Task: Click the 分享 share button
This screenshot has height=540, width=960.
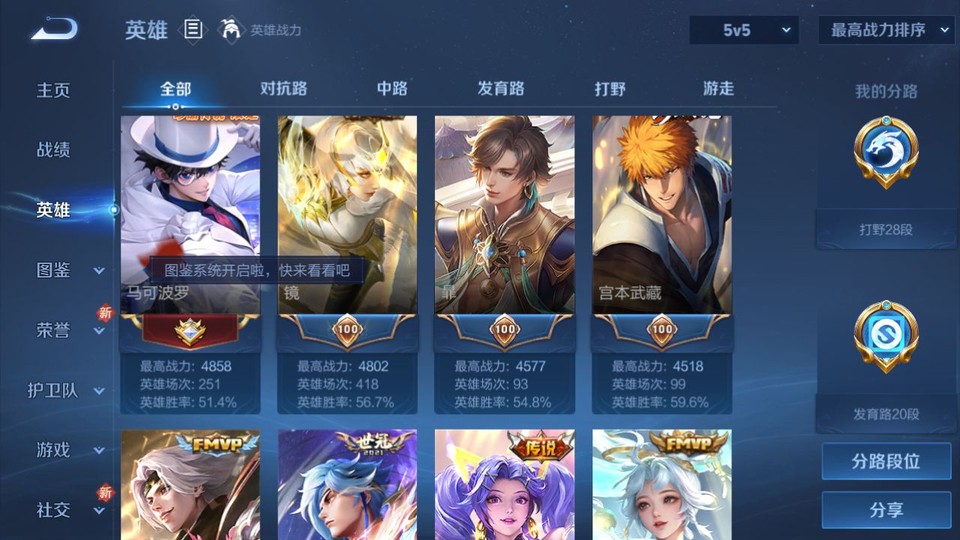Action: pos(886,510)
